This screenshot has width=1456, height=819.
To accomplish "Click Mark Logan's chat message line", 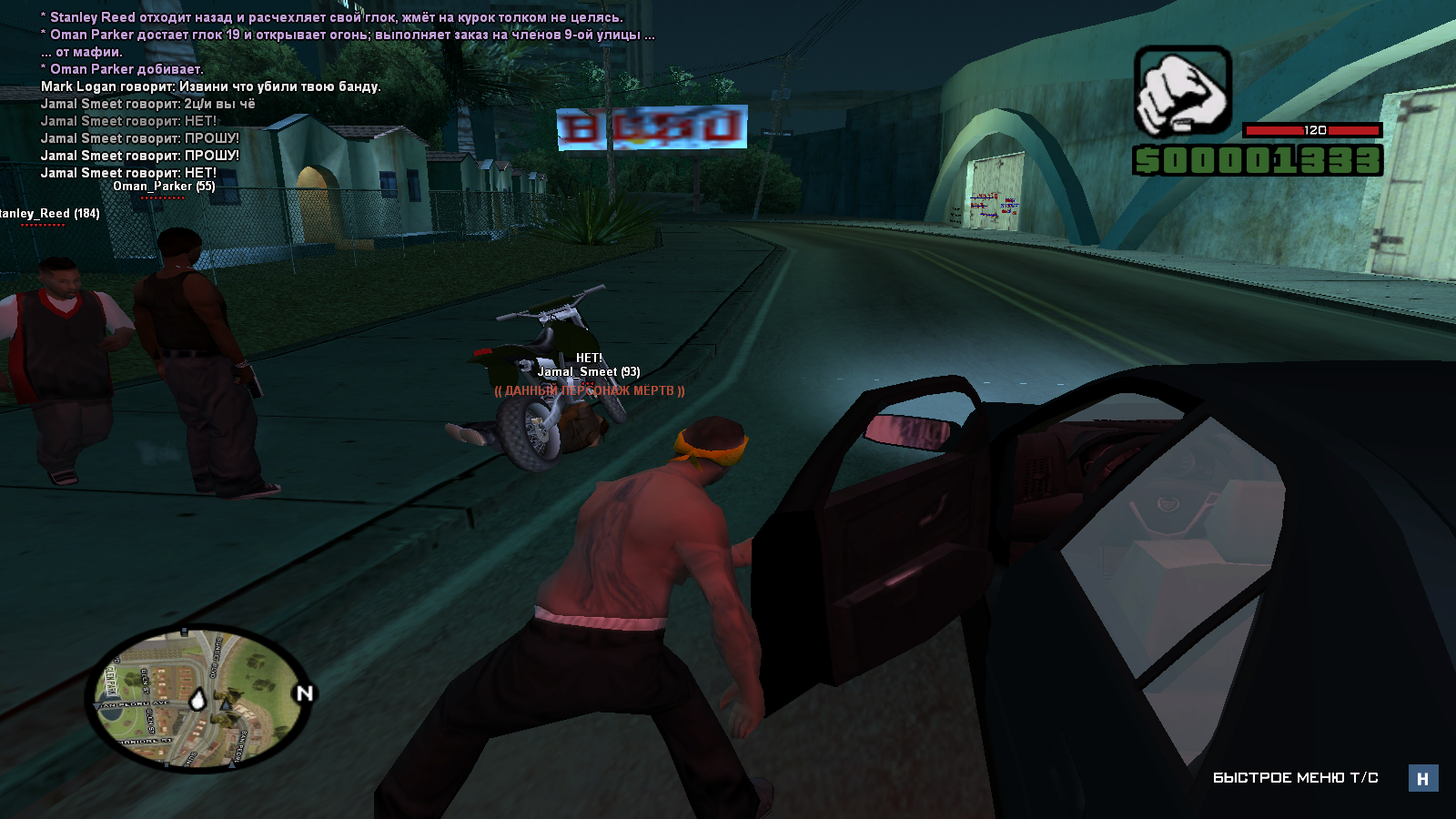I will (211, 86).
